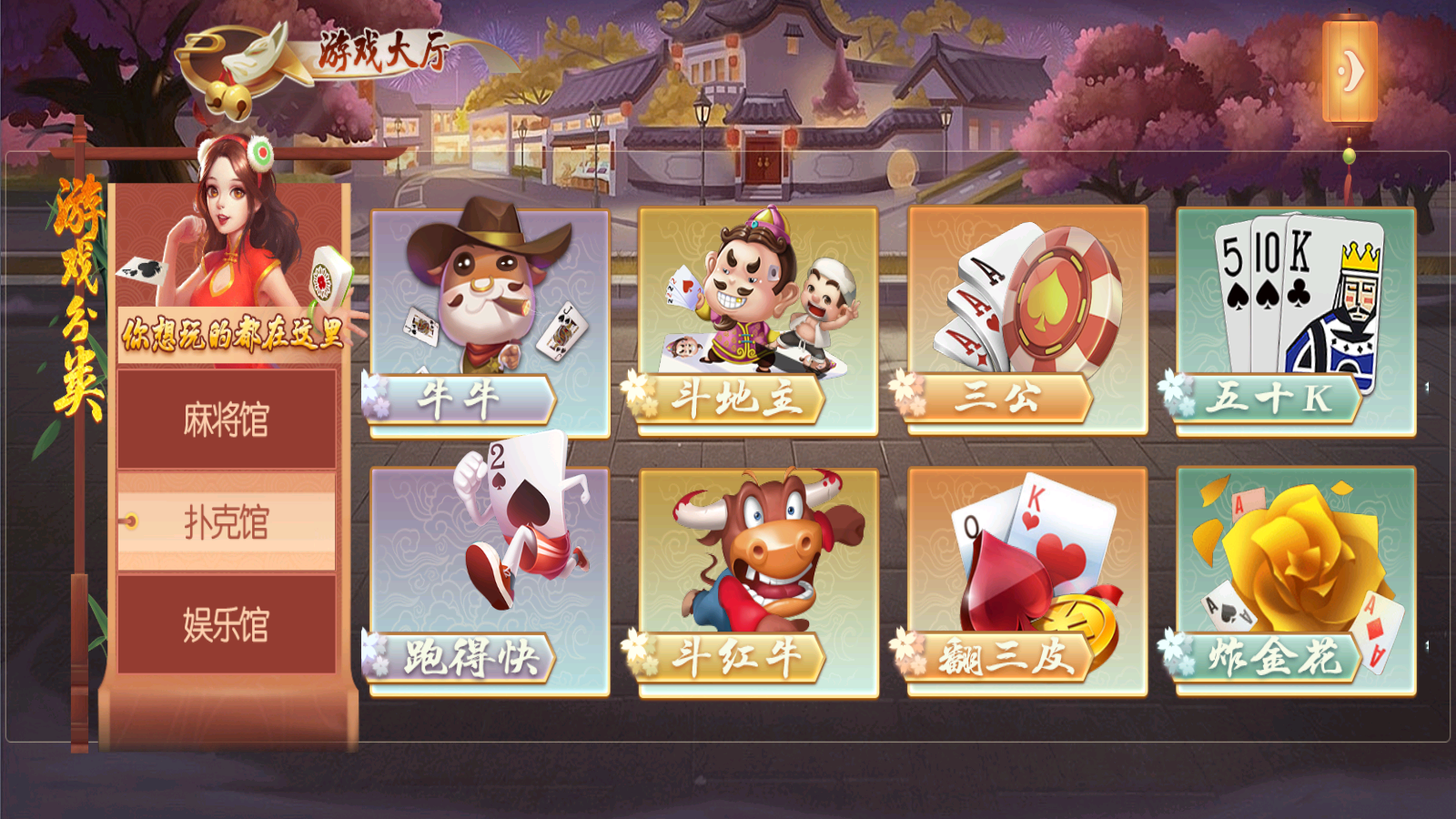
Task: Click the 游戏大厅 banner title
Action: (382, 50)
